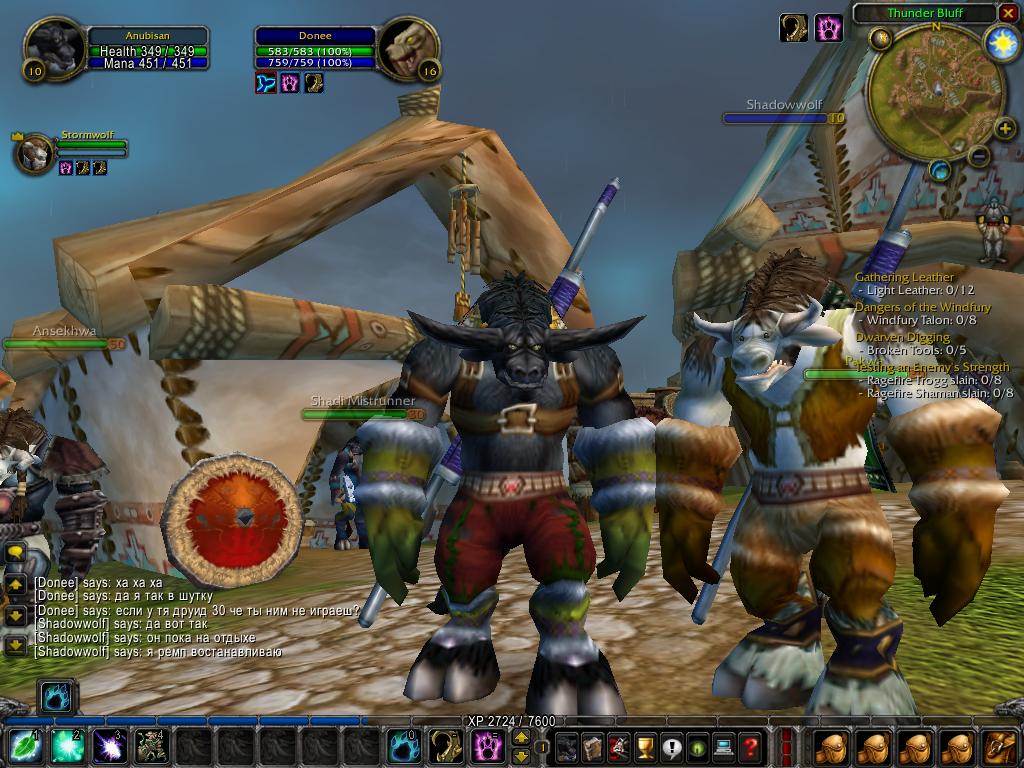Open the chat speech bubble menu
Screen dimensions: 1024x768
tap(15, 553)
